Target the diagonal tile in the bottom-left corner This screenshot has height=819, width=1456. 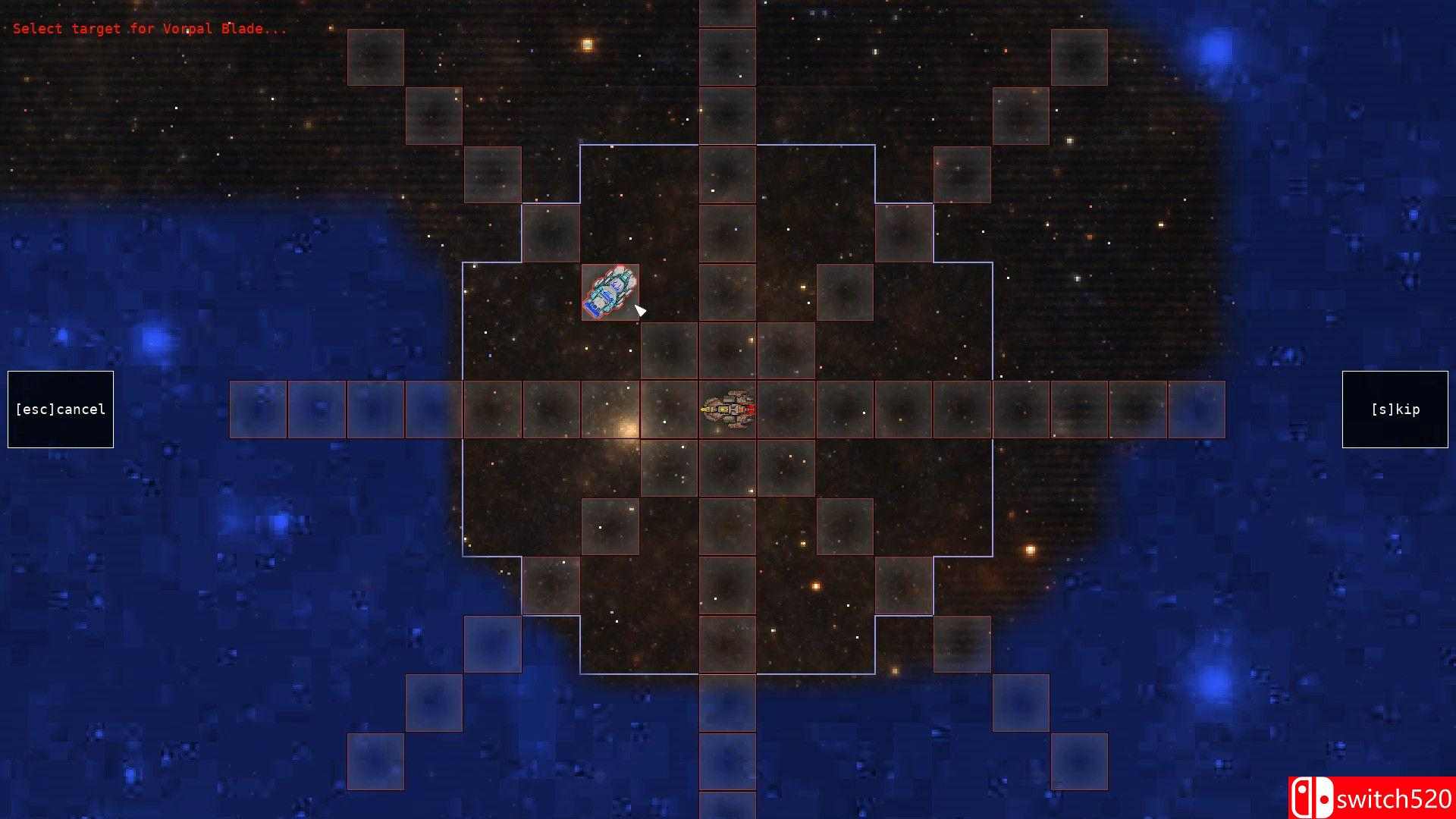[x=375, y=761]
